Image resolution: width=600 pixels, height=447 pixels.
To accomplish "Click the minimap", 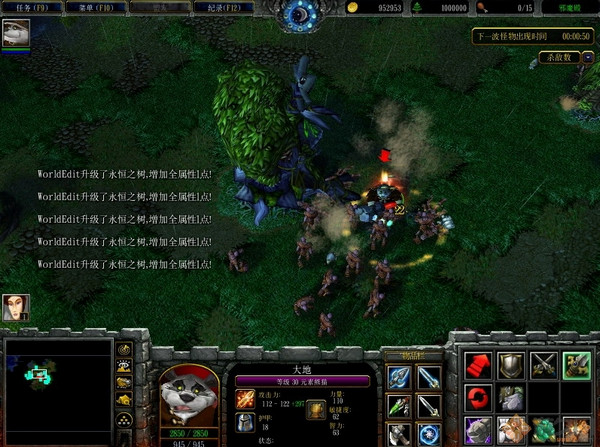I will coord(55,385).
